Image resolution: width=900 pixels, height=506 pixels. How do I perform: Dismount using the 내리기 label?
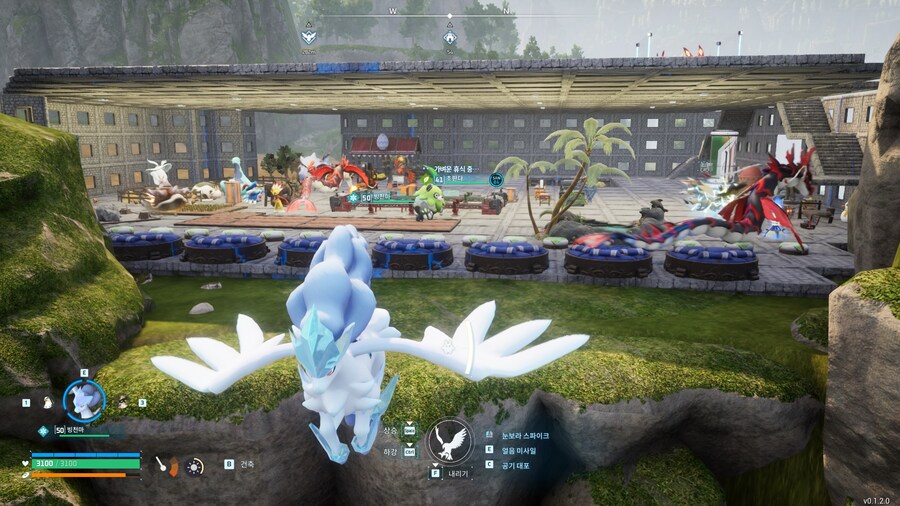pos(458,473)
